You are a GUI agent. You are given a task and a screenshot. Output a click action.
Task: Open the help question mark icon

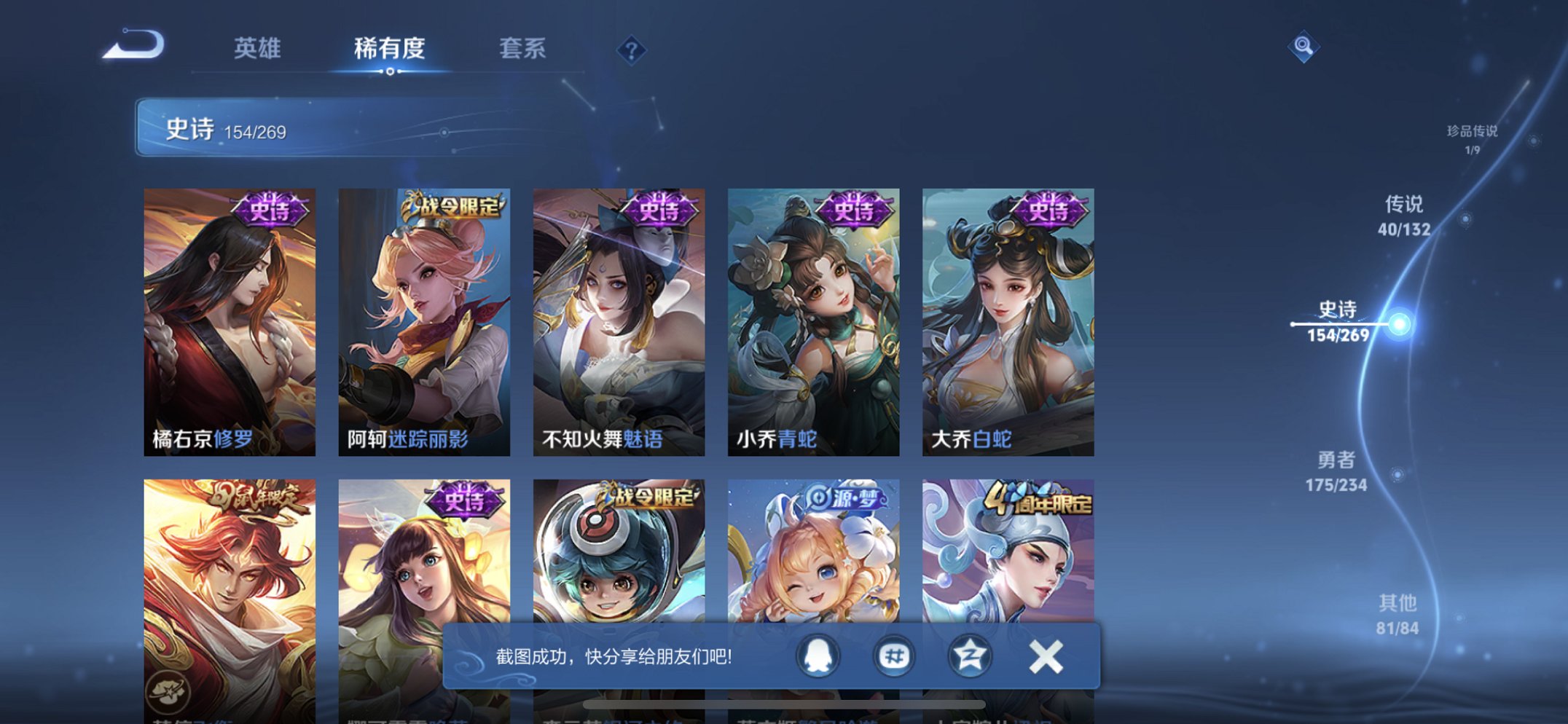coord(632,50)
